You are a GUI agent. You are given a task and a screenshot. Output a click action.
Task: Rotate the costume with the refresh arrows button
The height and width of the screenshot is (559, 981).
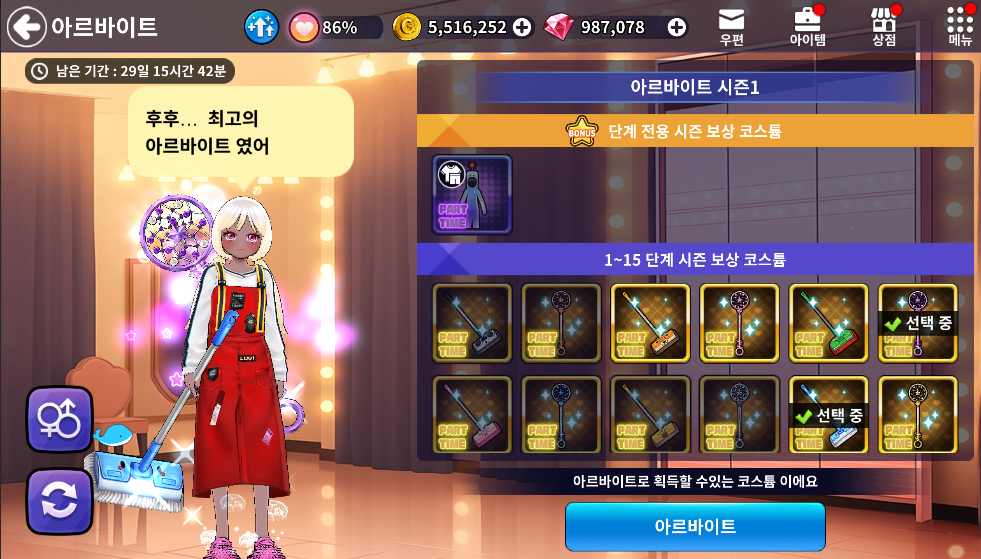[x=59, y=501]
